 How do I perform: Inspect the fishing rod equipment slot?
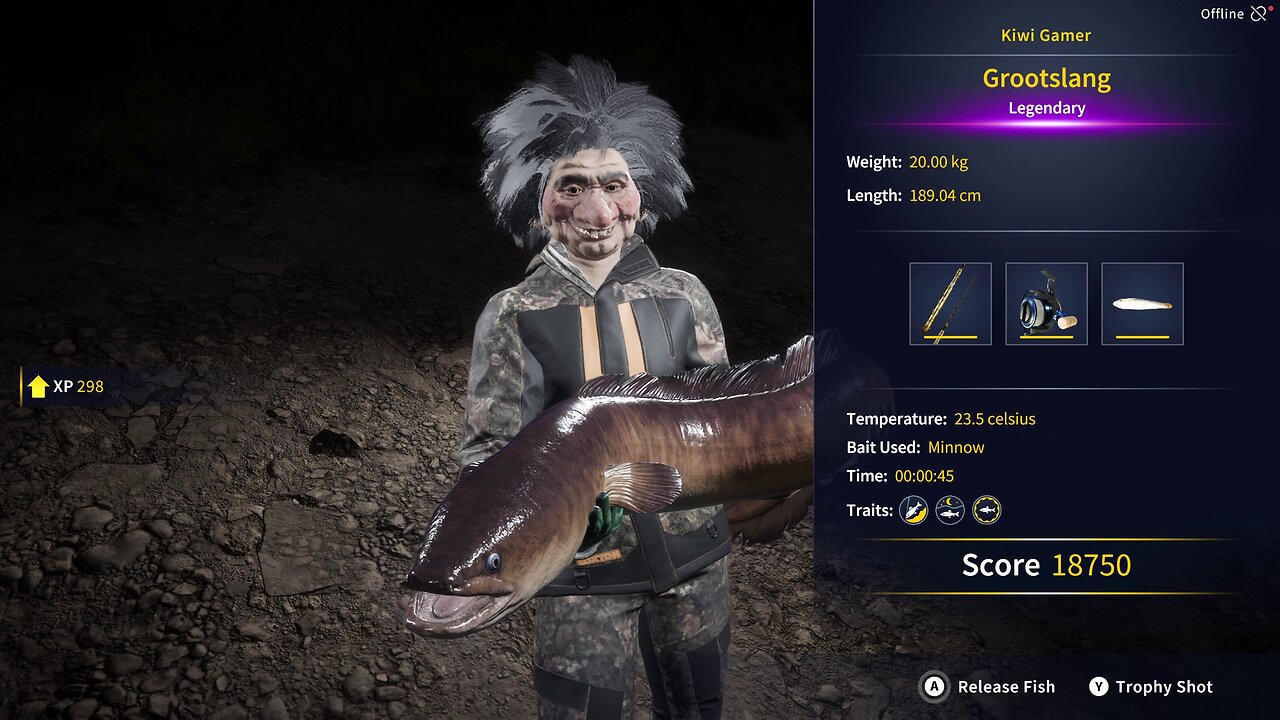950,304
